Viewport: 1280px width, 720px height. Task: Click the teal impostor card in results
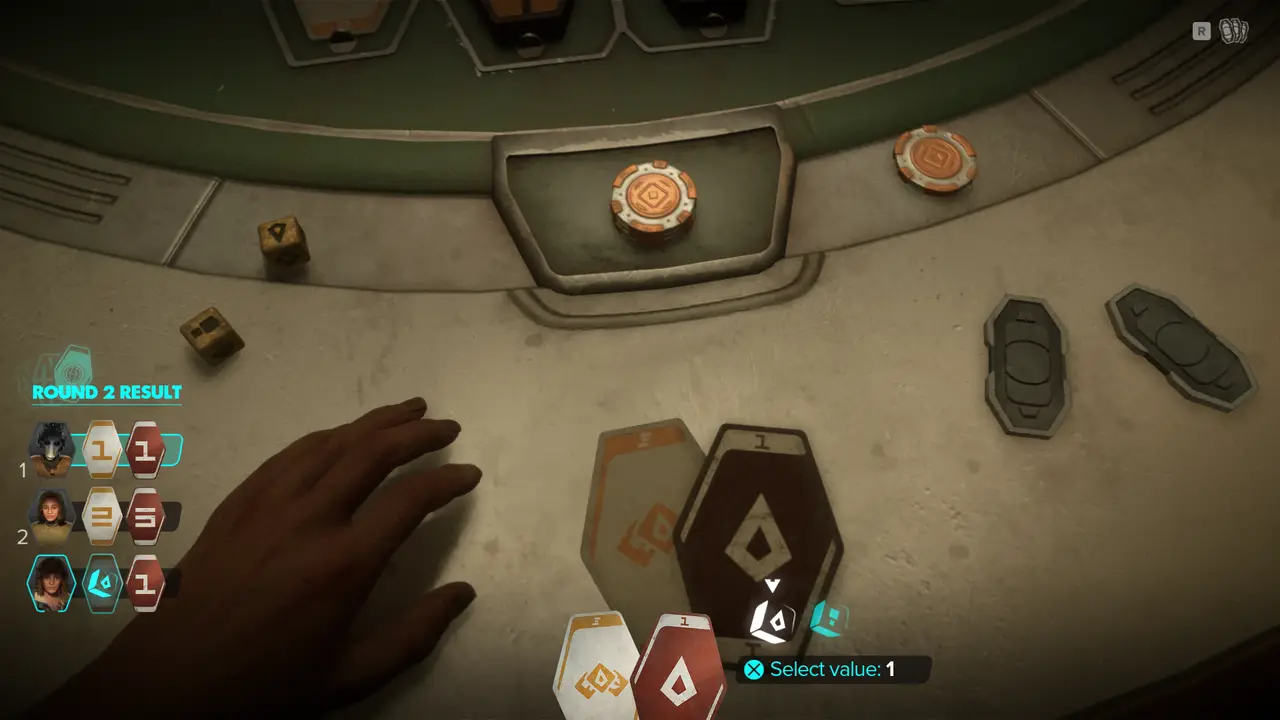[x=102, y=583]
